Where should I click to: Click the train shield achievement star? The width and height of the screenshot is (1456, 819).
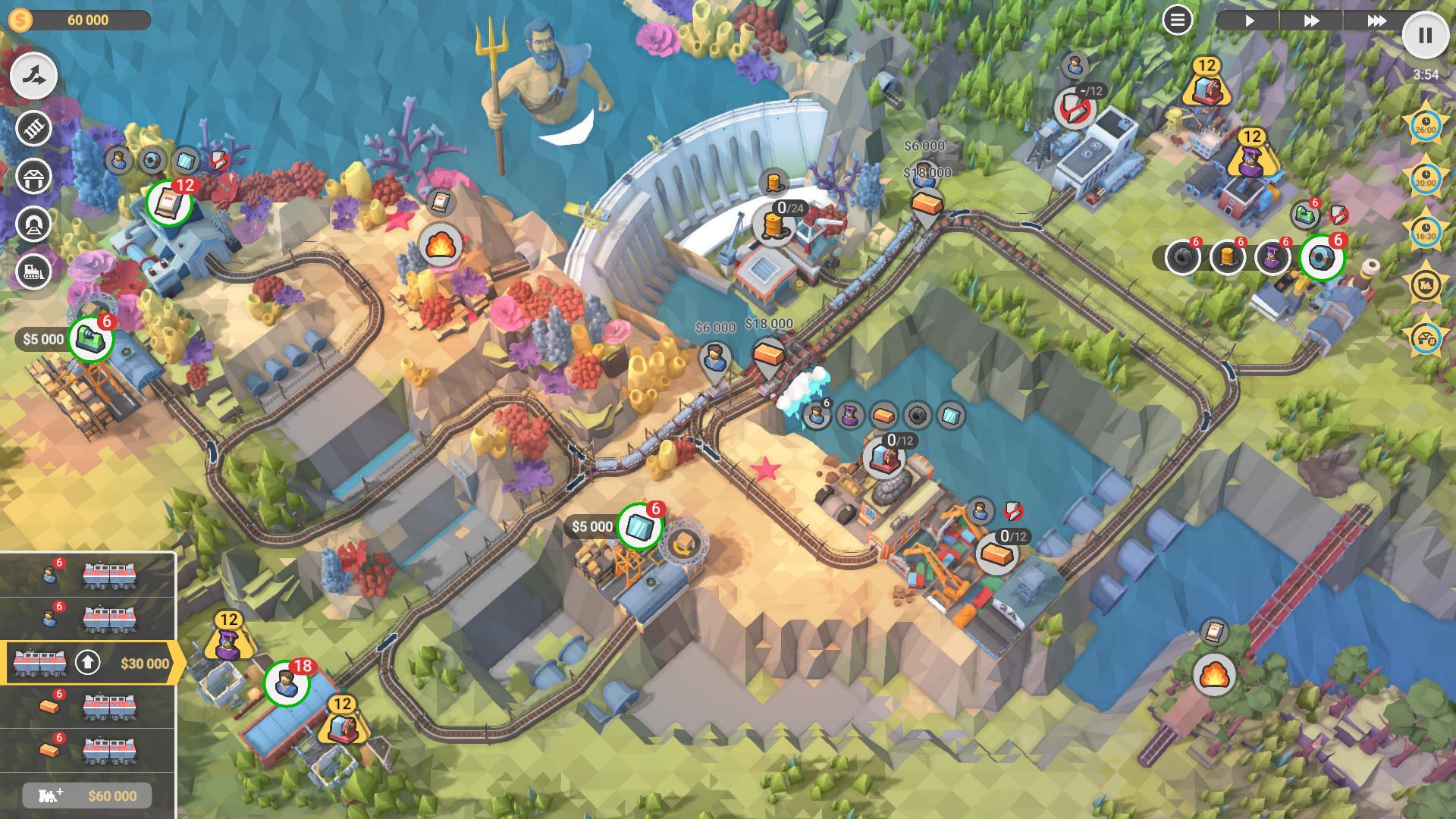click(1426, 282)
